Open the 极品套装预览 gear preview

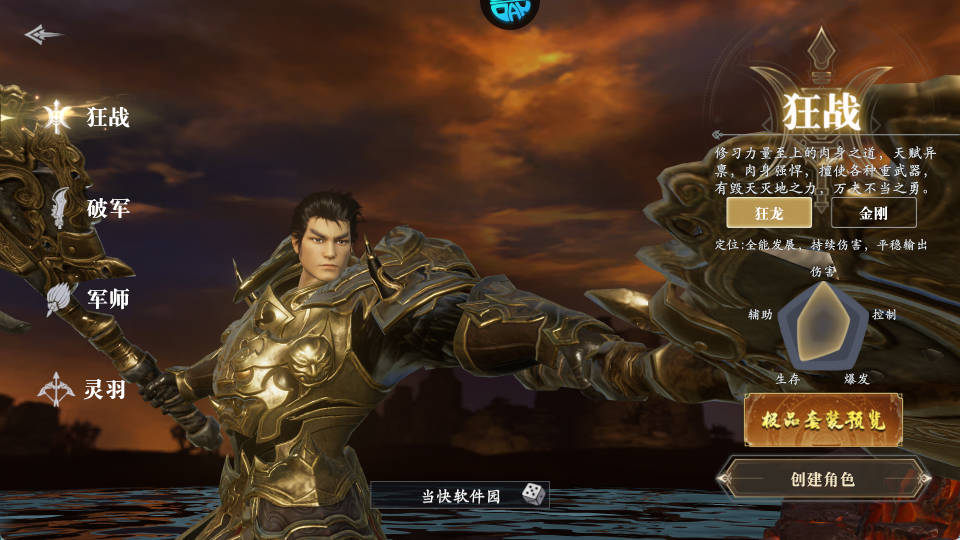823,420
